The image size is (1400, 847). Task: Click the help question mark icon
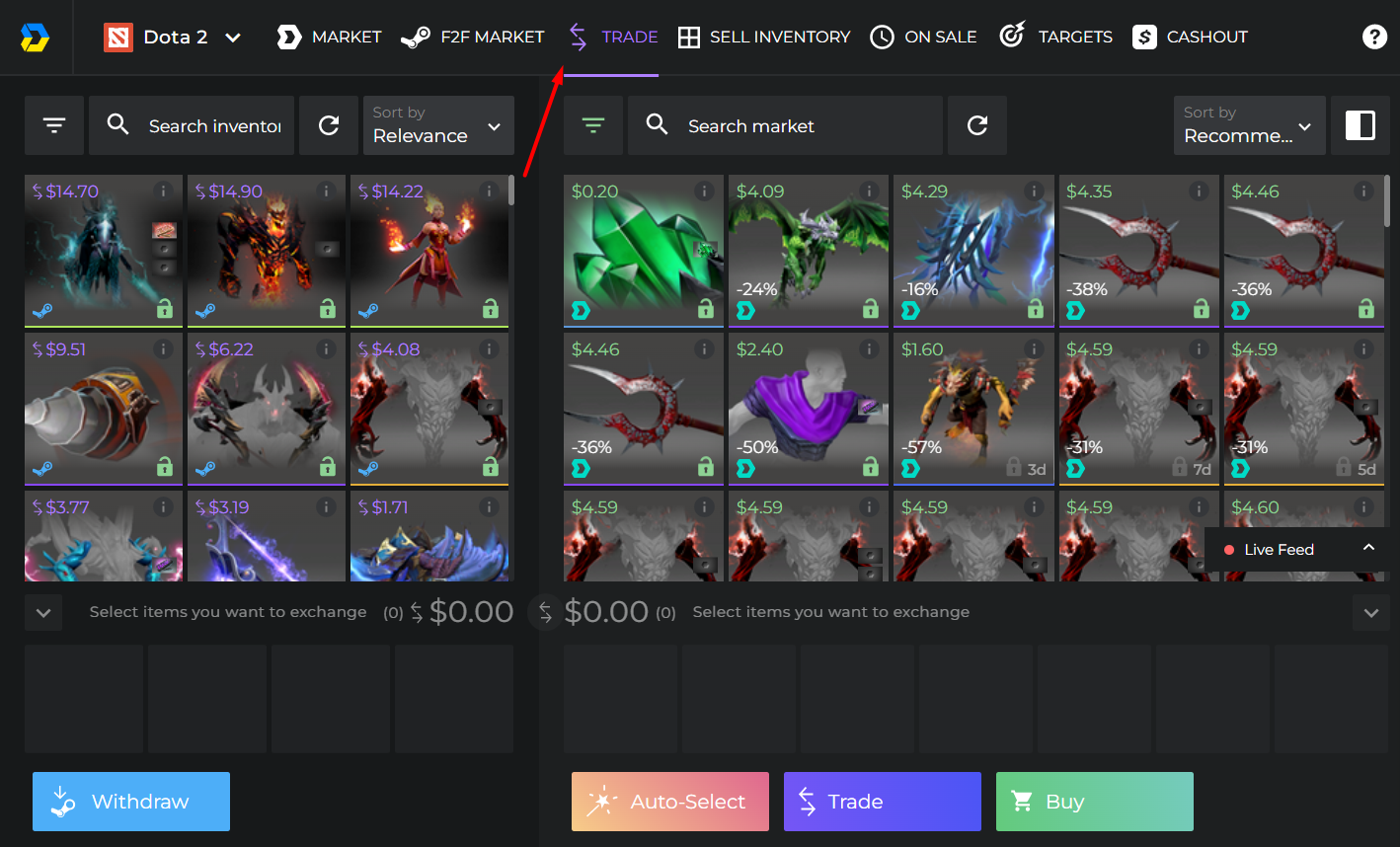[x=1374, y=37]
